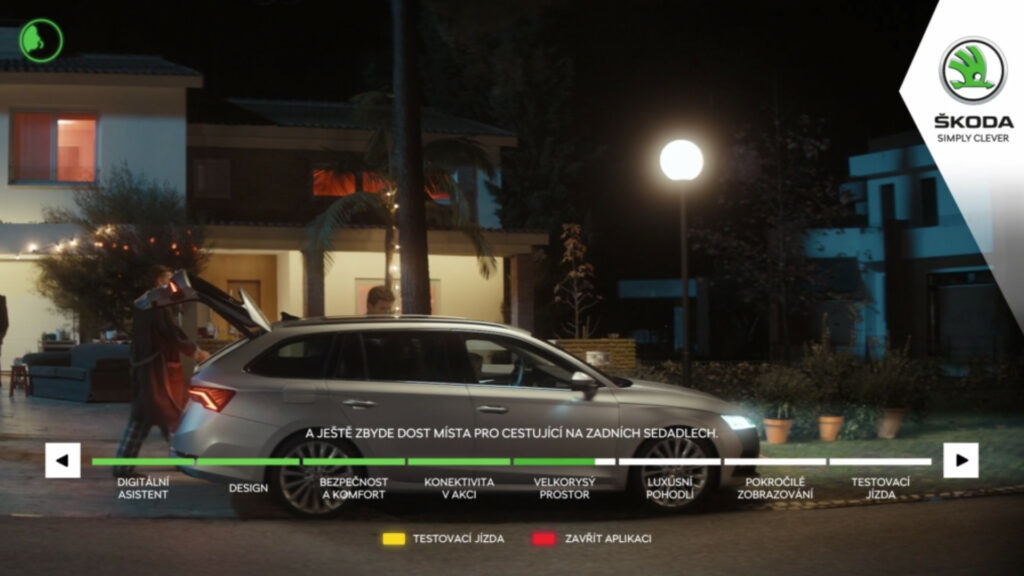Switch to the Design chapter

click(248, 488)
